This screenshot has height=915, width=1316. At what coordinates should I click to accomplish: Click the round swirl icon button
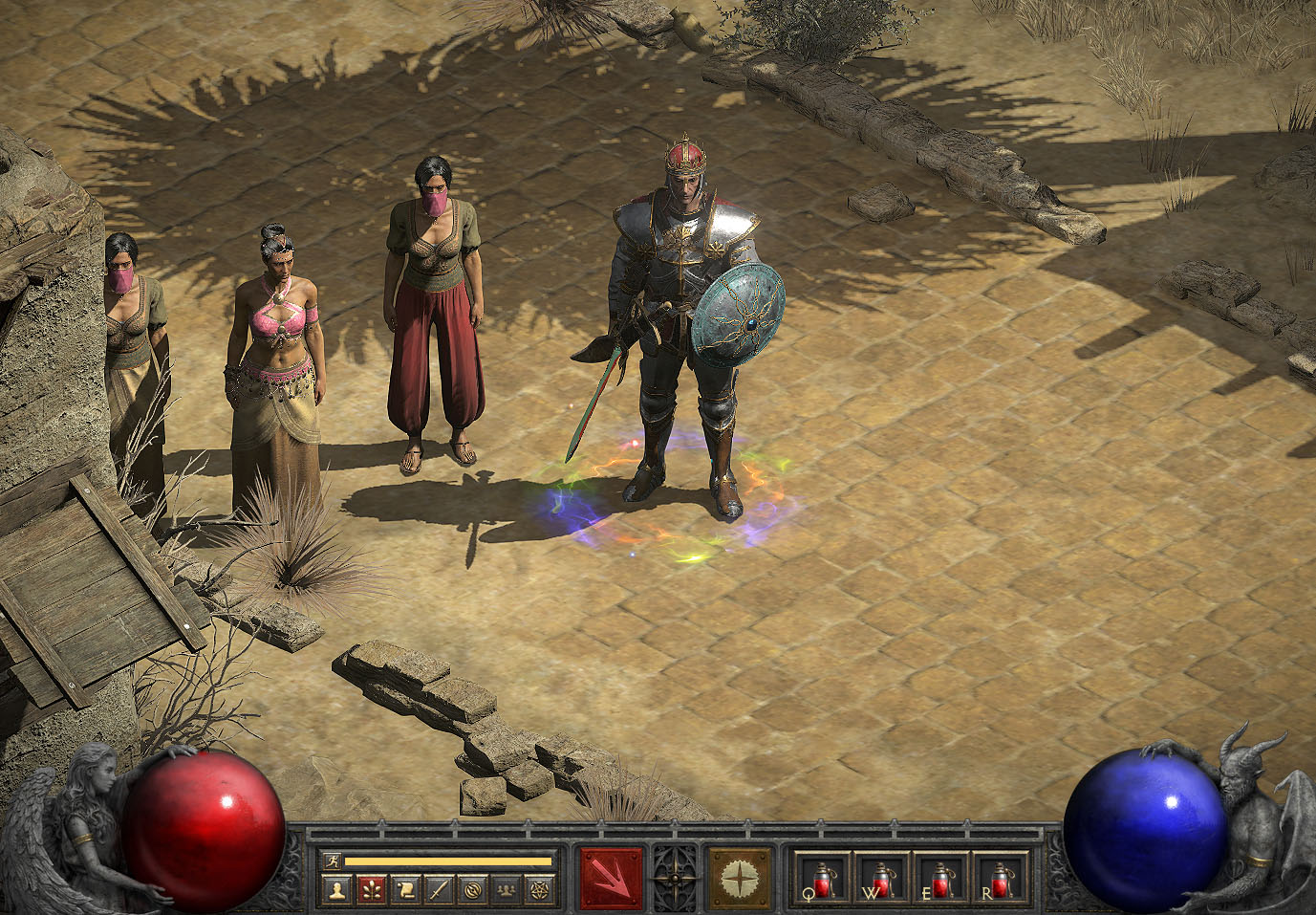coord(471,890)
